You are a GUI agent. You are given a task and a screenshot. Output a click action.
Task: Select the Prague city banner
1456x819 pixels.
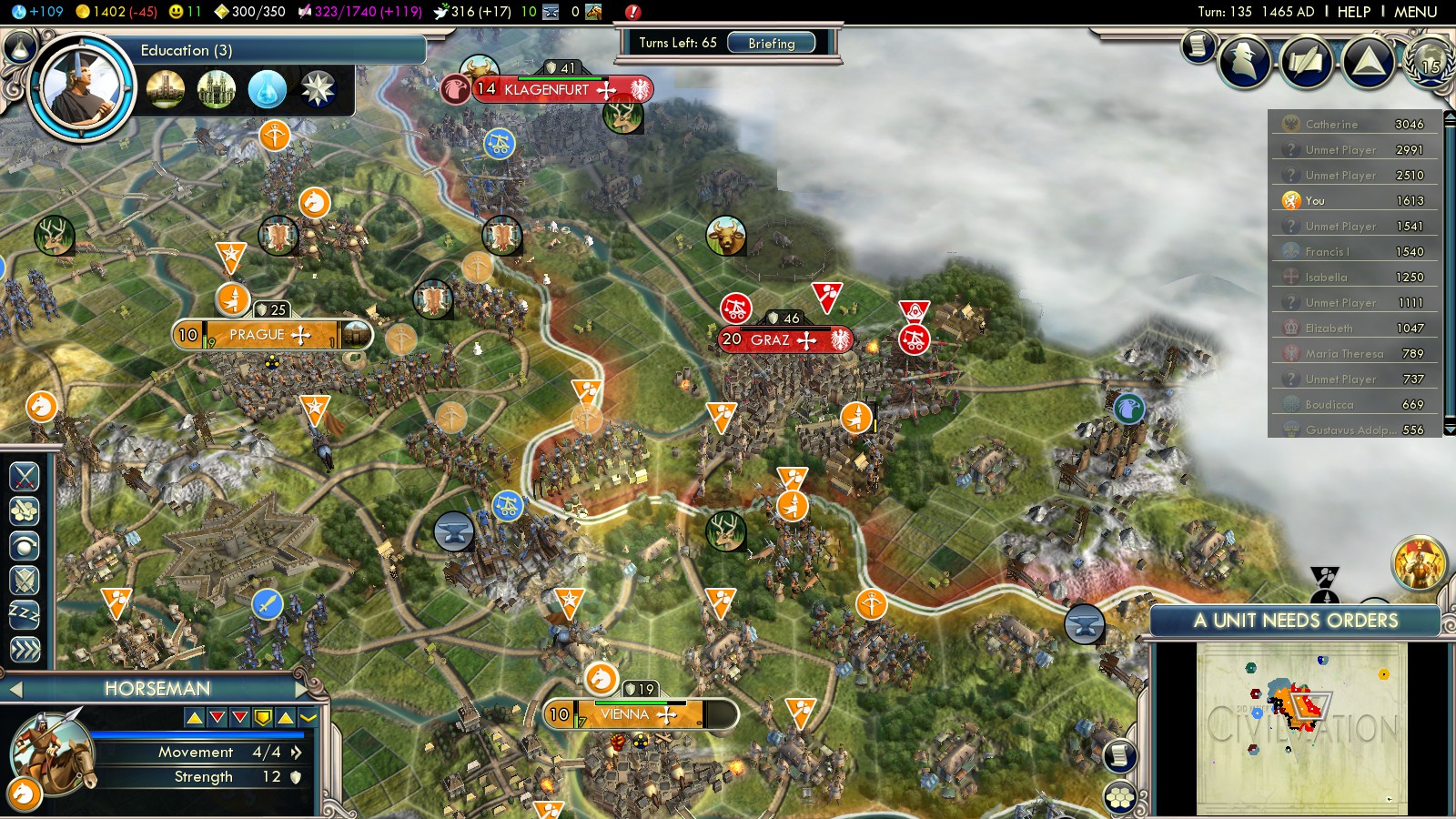tap(270, 335)
